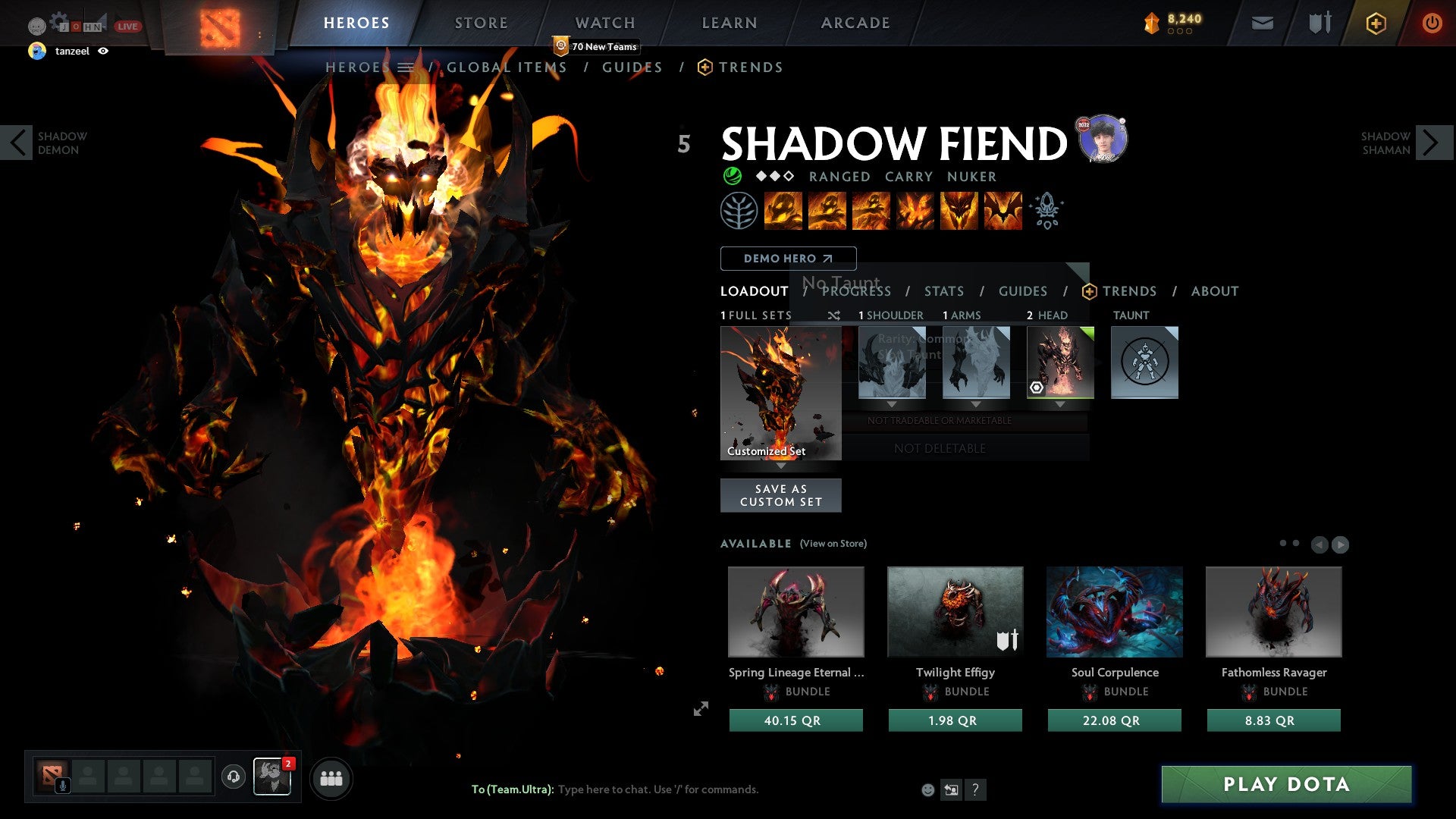Click the Twilight Effigy bundle thumbnail
Viewport: 1456px width, 819px height.
tap(955, 611)
